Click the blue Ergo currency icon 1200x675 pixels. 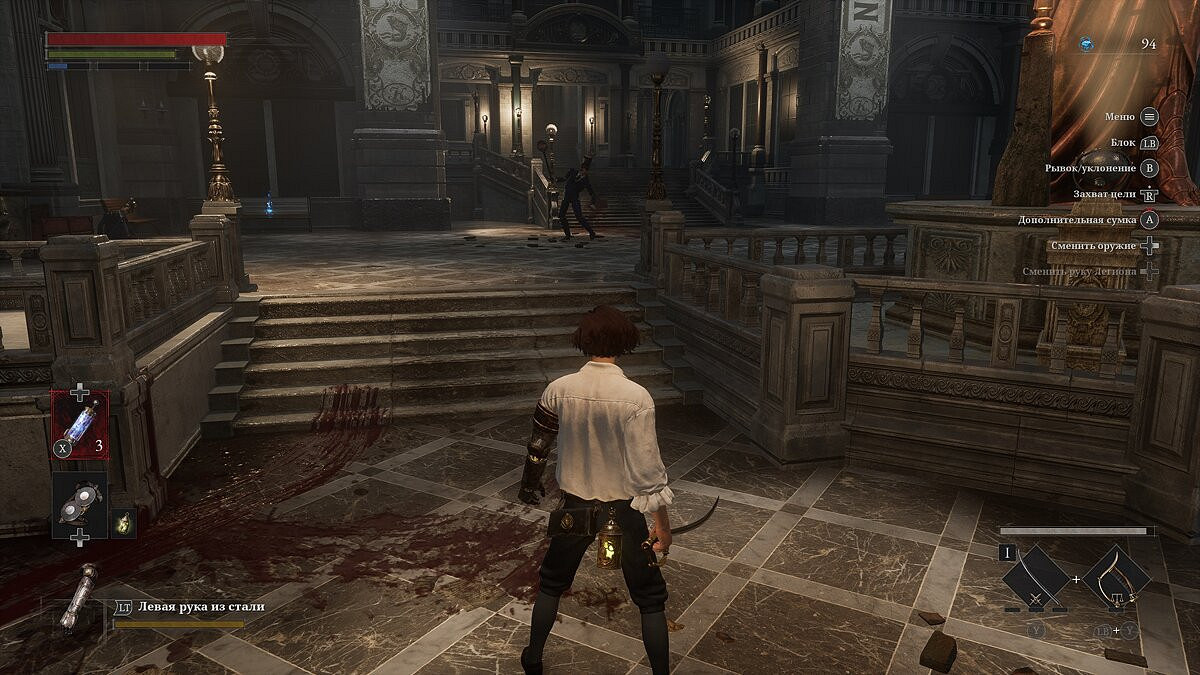tap(1087, 44)
